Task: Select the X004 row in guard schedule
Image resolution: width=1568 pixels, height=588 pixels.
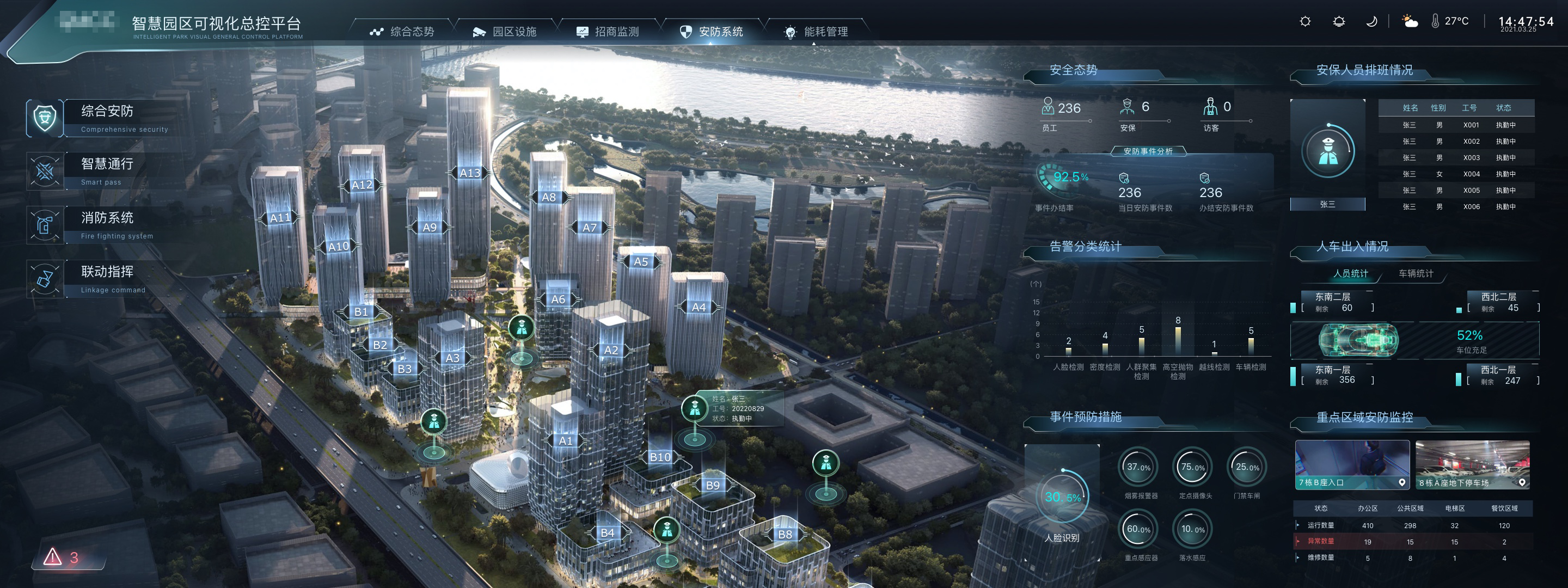Action: pyautogui.click(x=1455, y=174)
